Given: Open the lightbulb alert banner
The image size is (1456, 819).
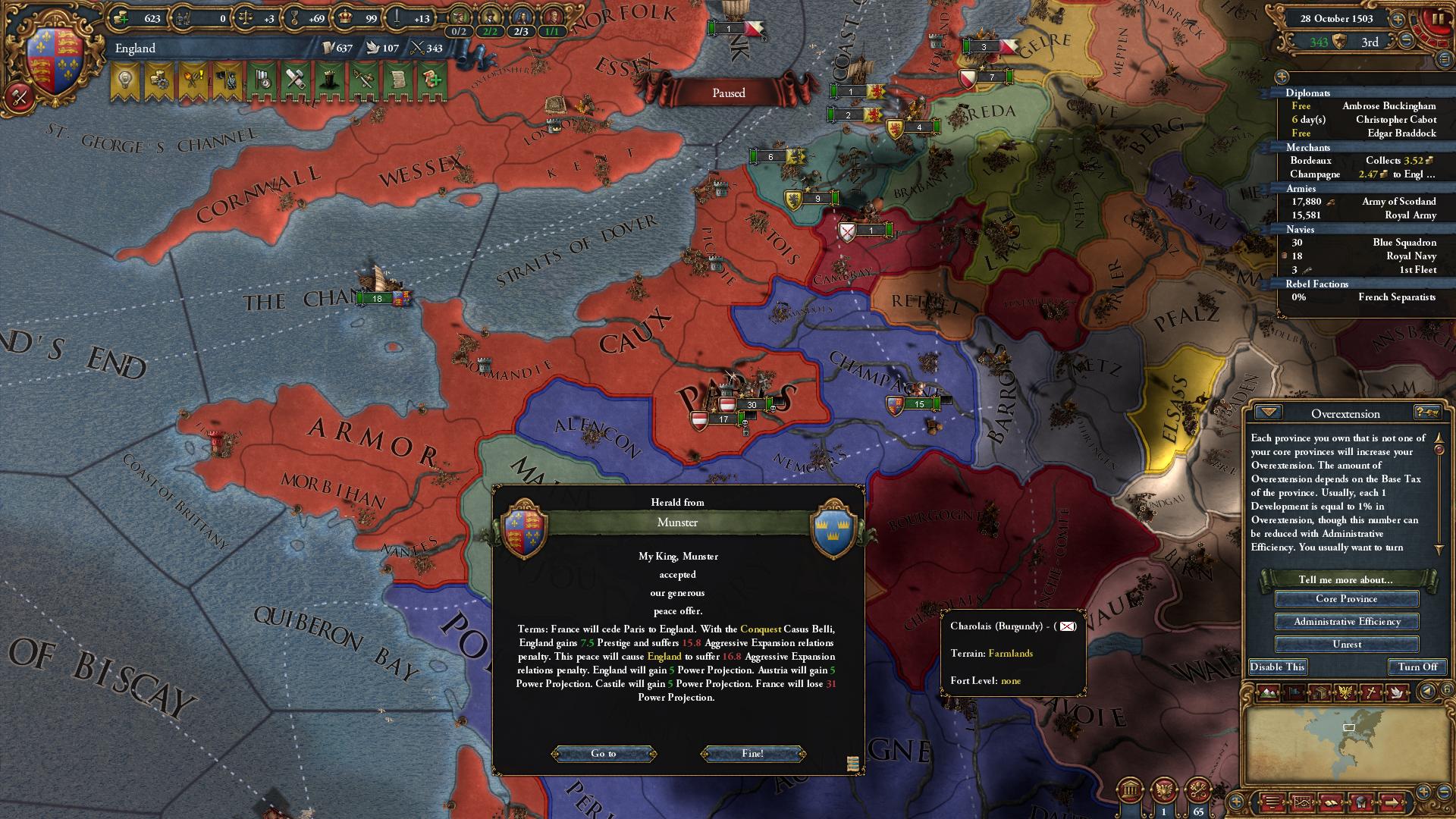Looking at the screenshot, I should coord(125,81).
